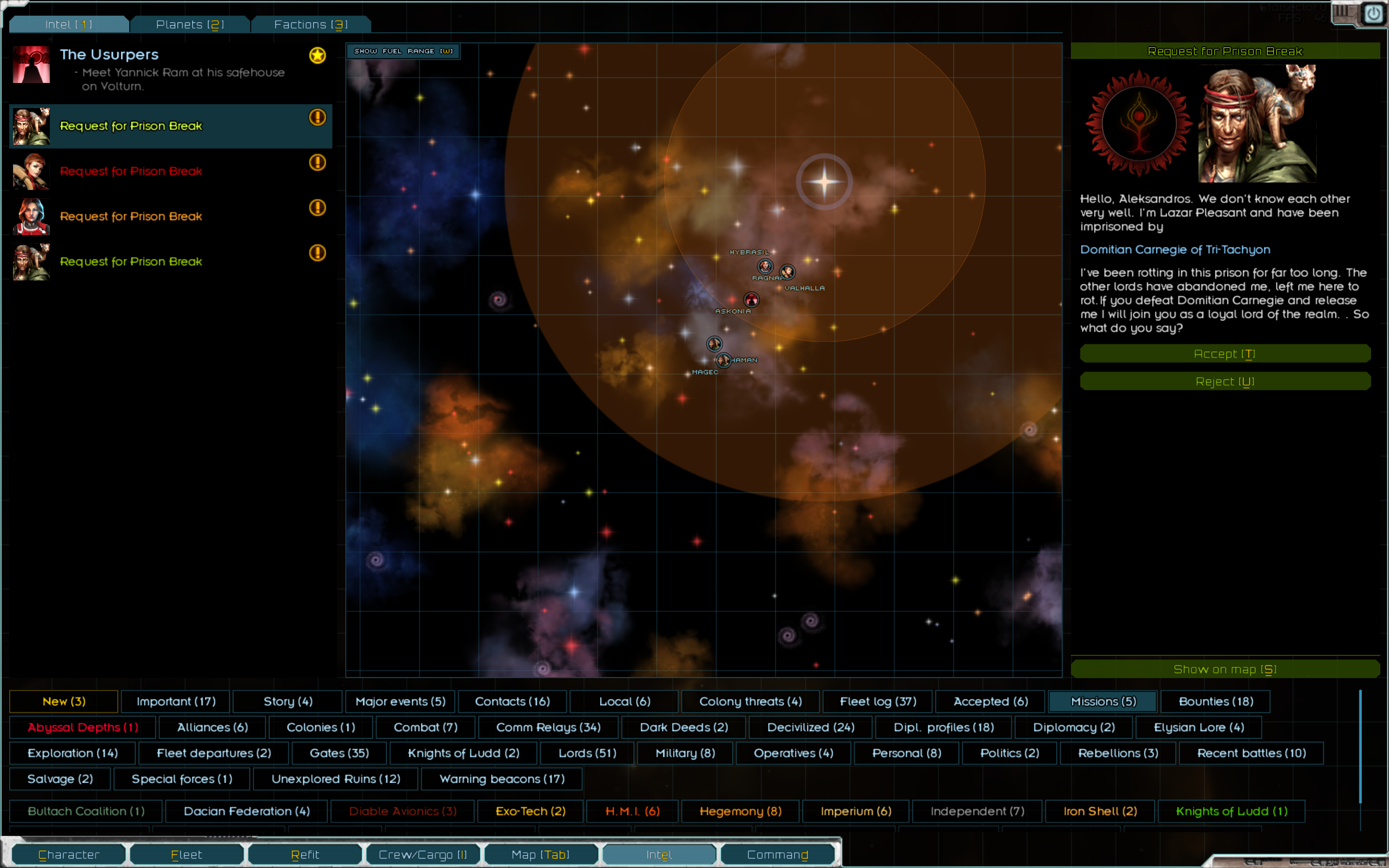1389x868 pixels.
Task: Open the Factions tab
Action: [x=310, y=24]
